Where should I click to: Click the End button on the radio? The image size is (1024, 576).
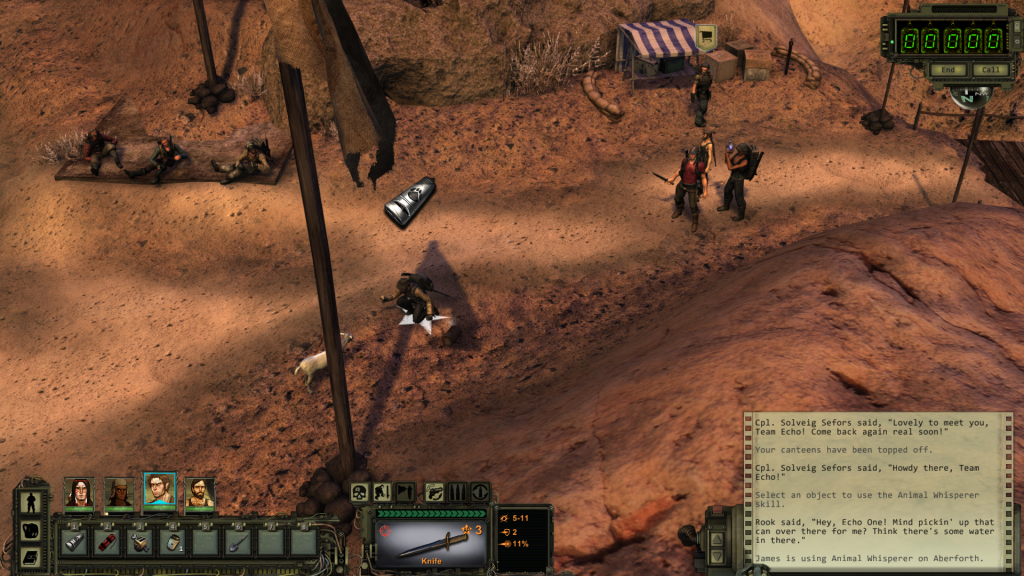coord(947,70)
